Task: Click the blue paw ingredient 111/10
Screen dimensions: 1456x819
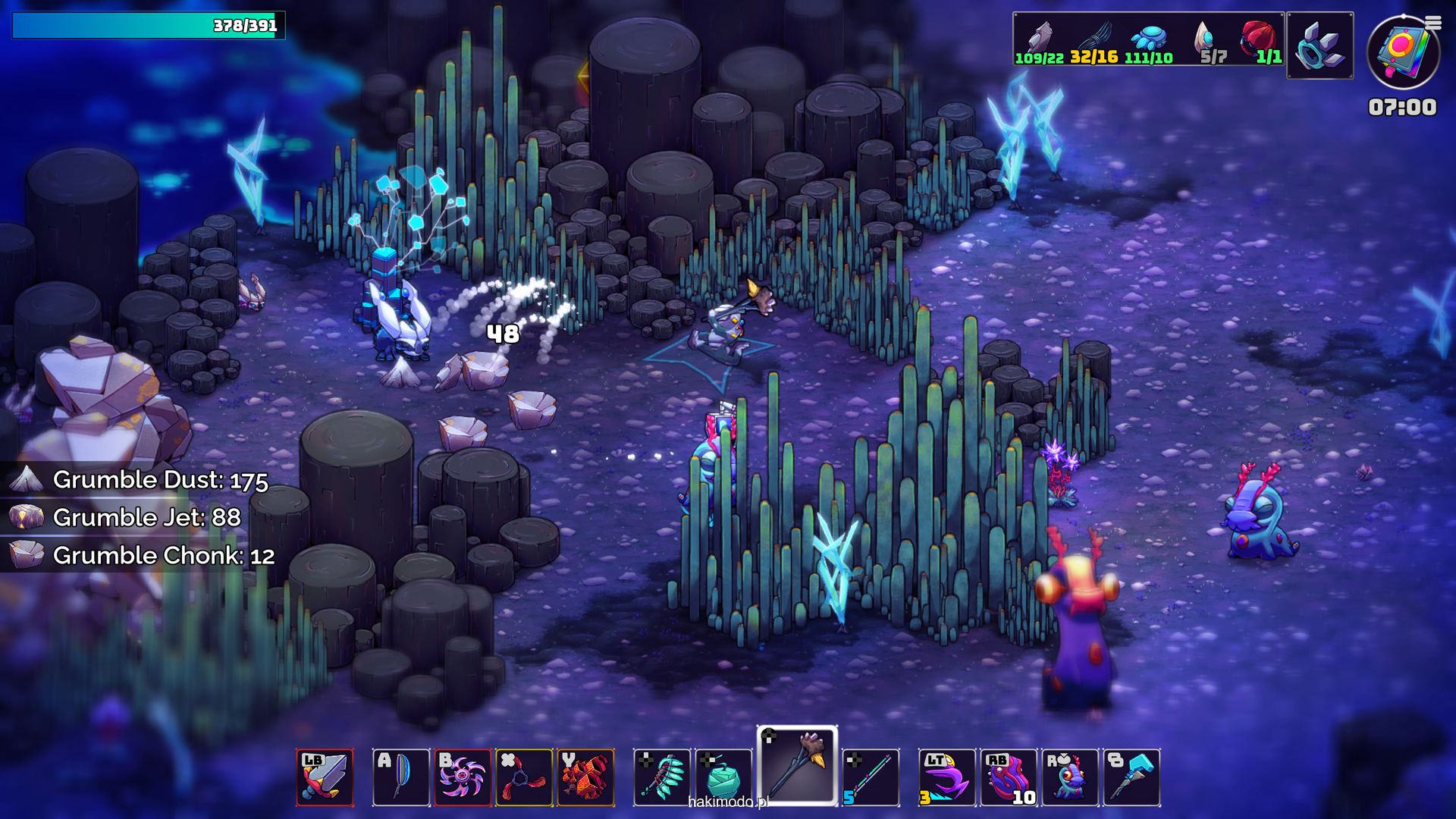Action: coord(1149,43)
